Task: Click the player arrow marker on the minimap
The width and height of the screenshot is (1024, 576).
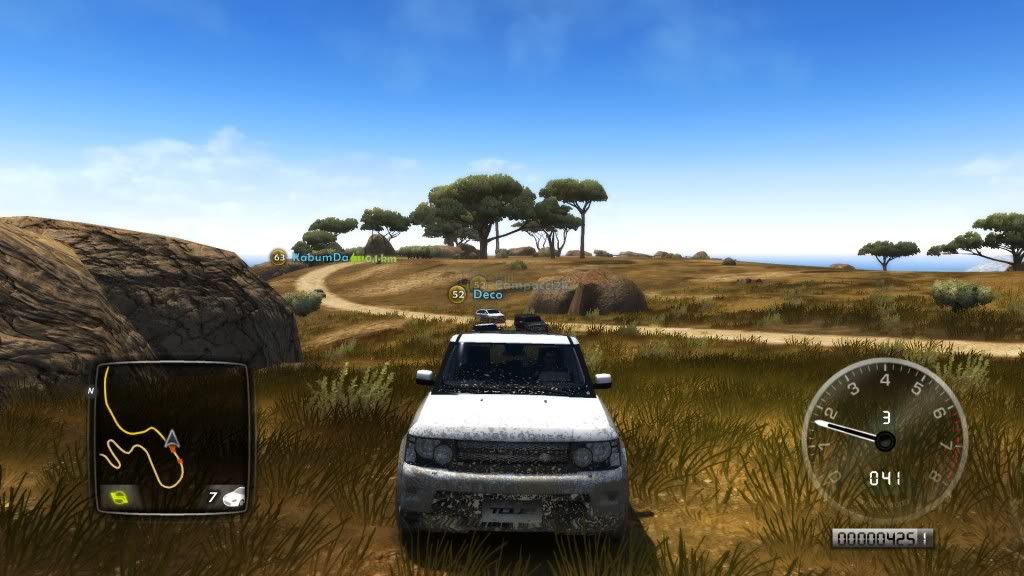Action: (172, 438)
